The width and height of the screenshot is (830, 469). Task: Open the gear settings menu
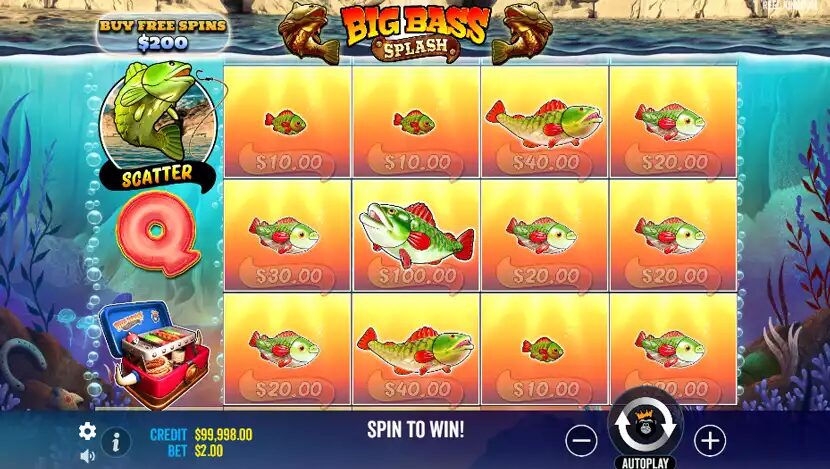pyautogui.click(x=87, y=431)
